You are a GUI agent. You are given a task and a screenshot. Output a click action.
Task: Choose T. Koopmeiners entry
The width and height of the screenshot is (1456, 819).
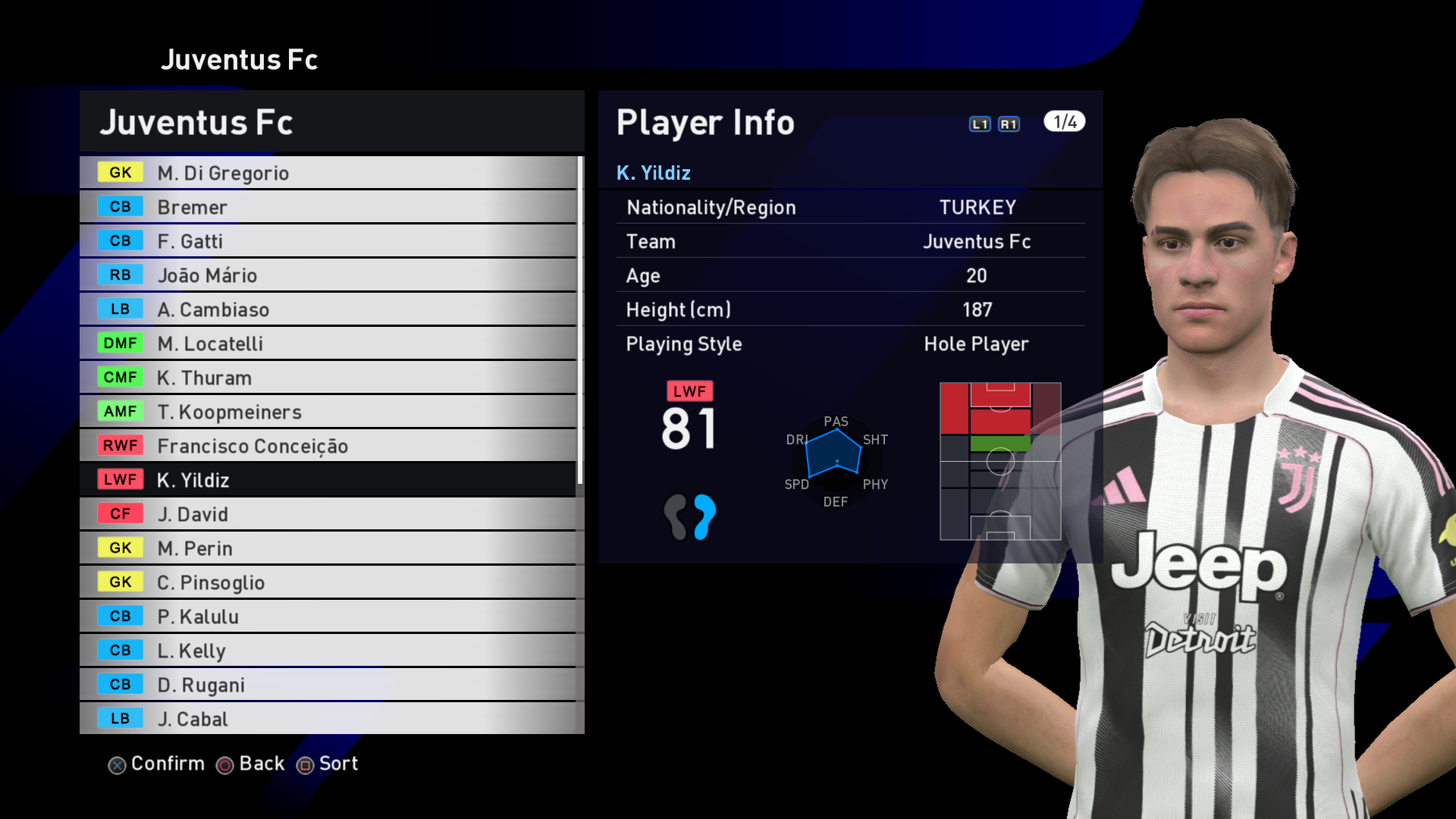click(328, 412)
